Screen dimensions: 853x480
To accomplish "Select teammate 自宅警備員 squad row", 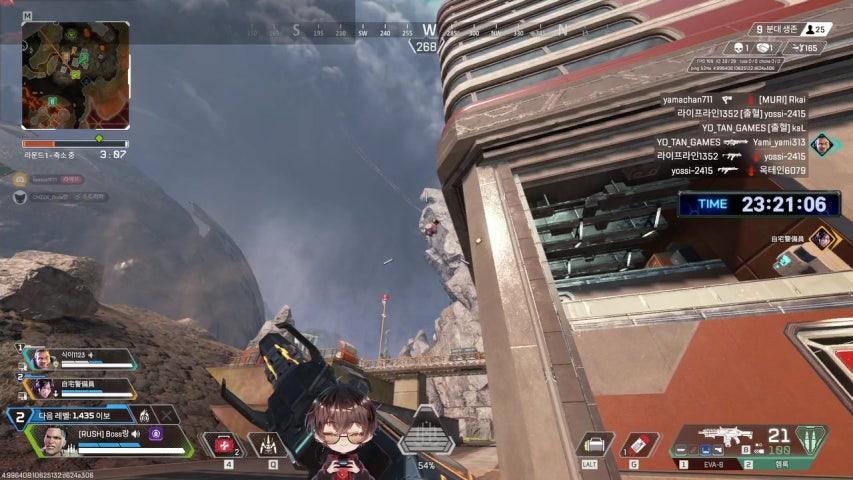I will click(80, 387).
